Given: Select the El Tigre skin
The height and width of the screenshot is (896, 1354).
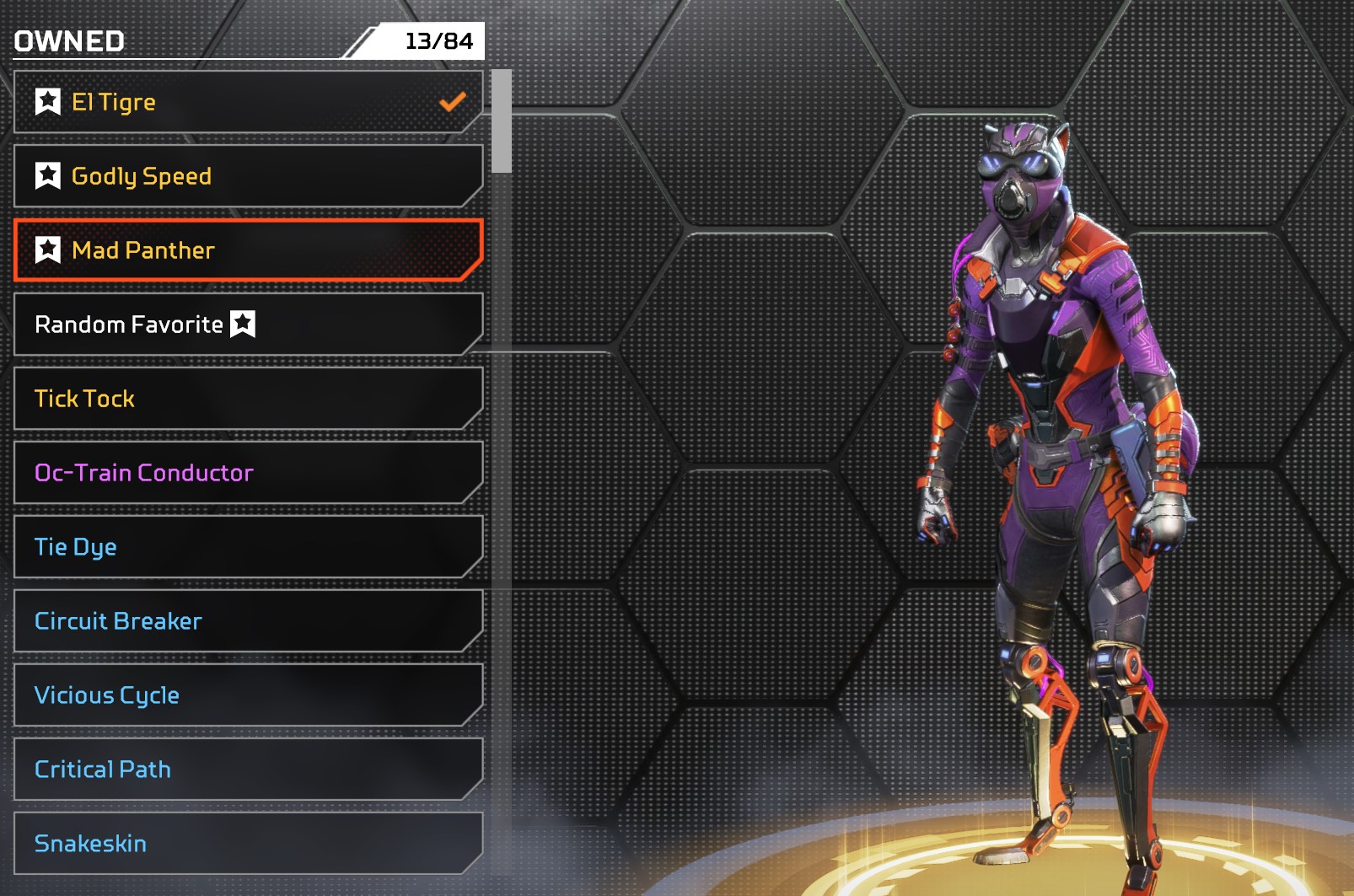Looking at the screenshot, I should click(248, 102).
